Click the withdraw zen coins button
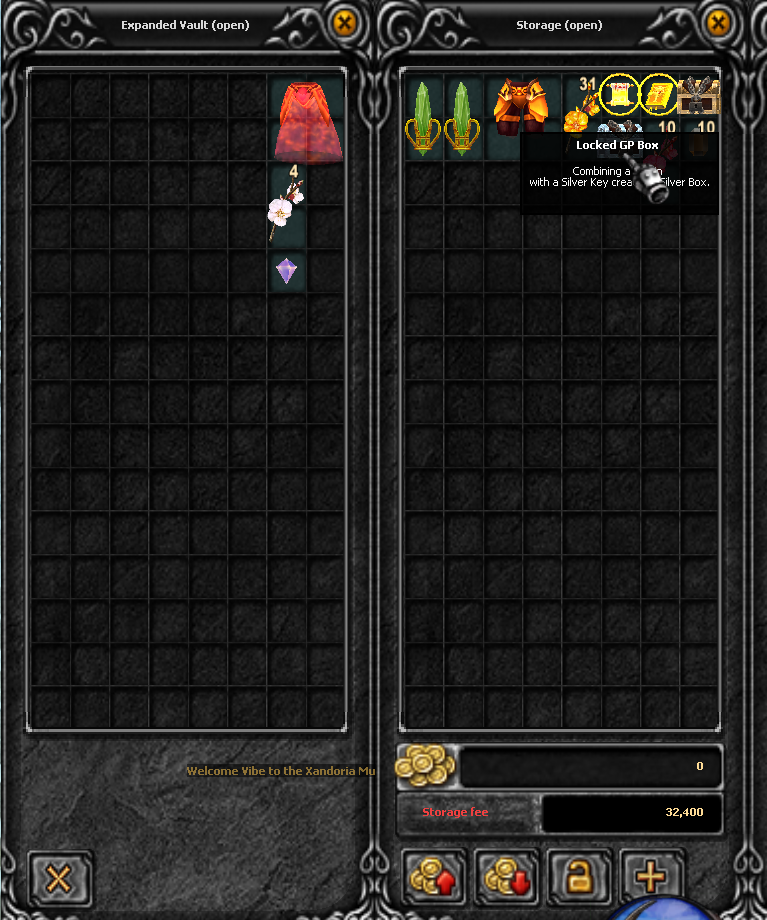Image resolution: width=767 pixels, height=920 pixels. (x=506, y=877)
